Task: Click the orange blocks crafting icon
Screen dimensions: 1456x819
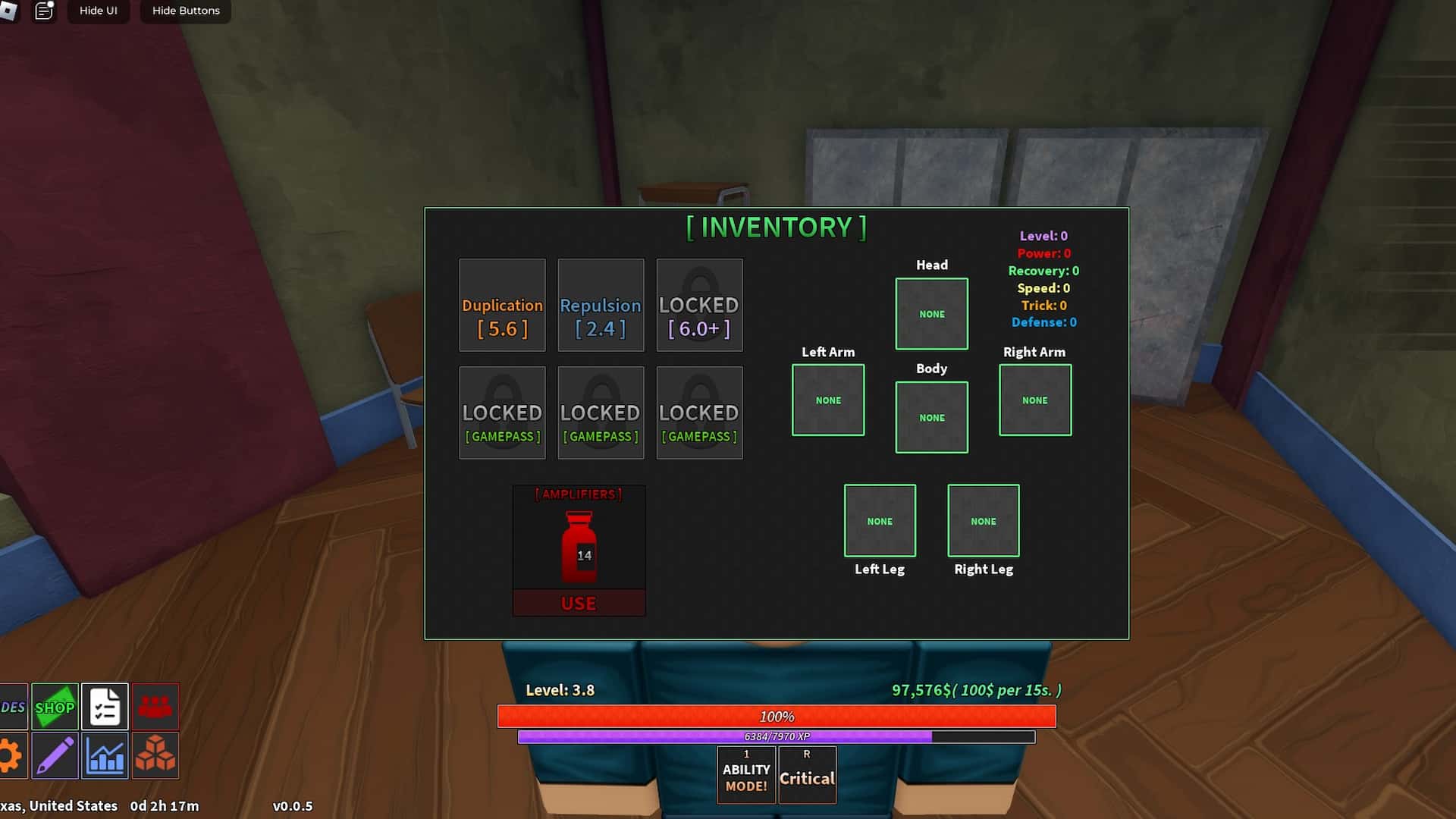Action: click(x=155, y=755)
